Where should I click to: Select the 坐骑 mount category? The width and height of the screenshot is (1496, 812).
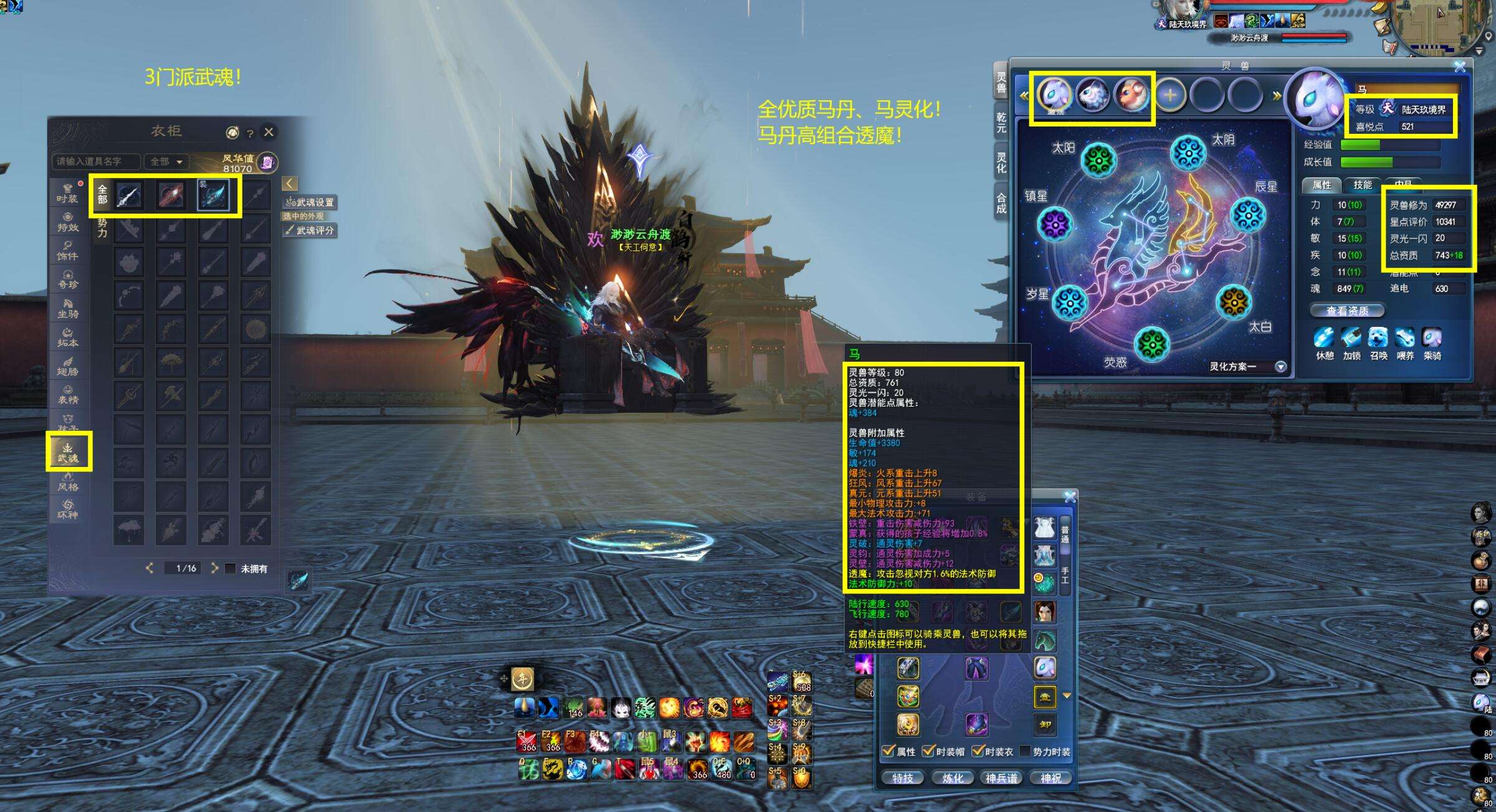[67, 309]
